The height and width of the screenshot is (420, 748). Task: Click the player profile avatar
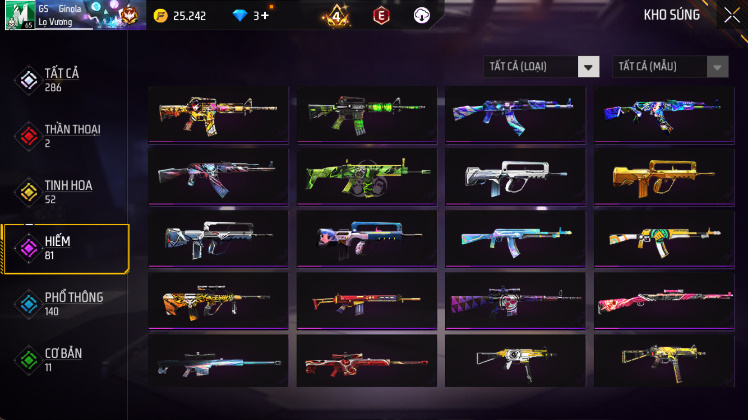tap(20, 15)
